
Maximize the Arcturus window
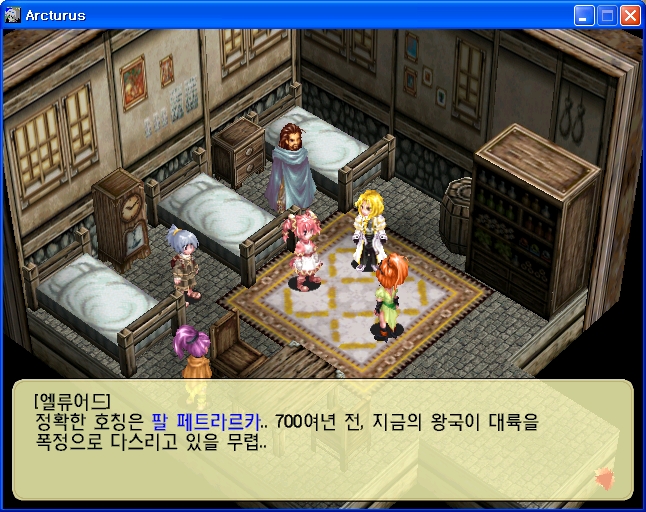point(607,15)
